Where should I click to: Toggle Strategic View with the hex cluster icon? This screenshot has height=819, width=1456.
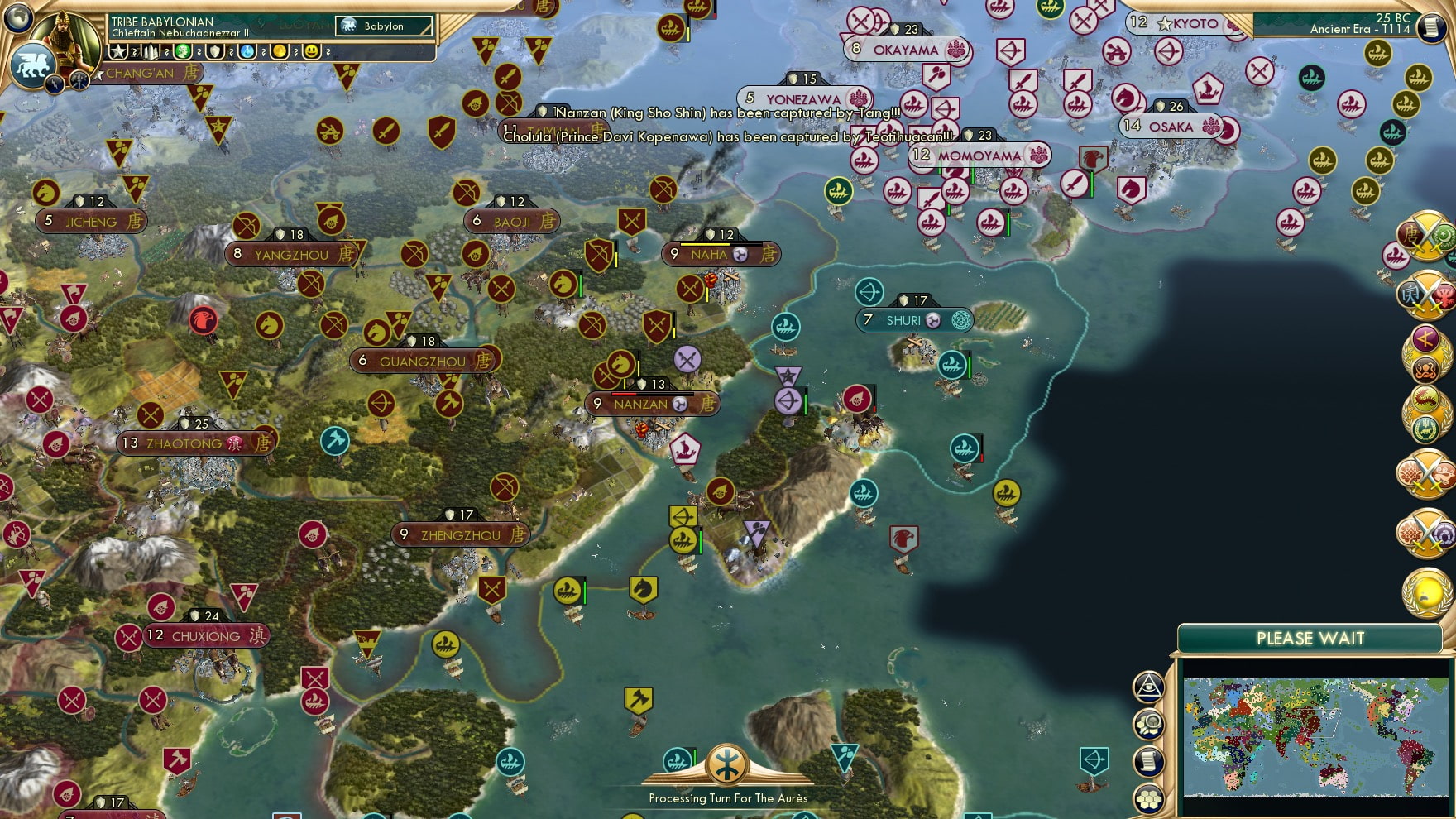click(1148, 798)
